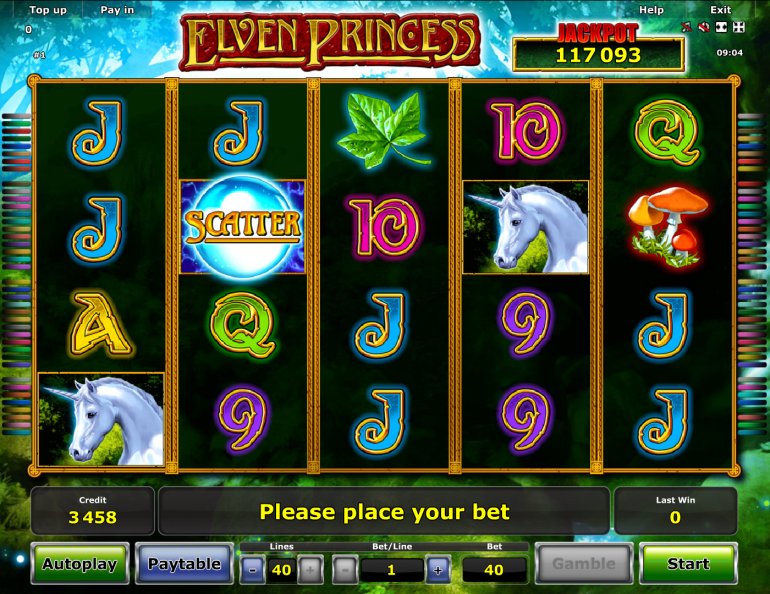
Task: Lower the Bet/Line value
Action: click(x=344, y=570)
